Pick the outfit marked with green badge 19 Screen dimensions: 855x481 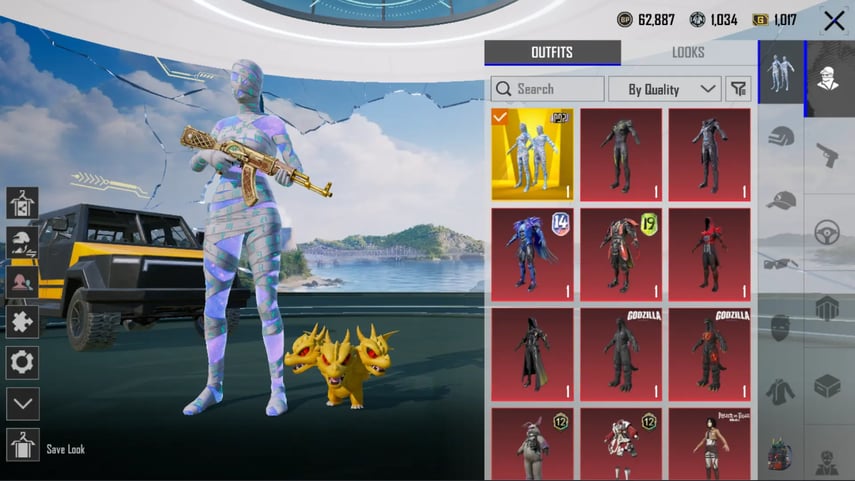(x=620, y=254)
